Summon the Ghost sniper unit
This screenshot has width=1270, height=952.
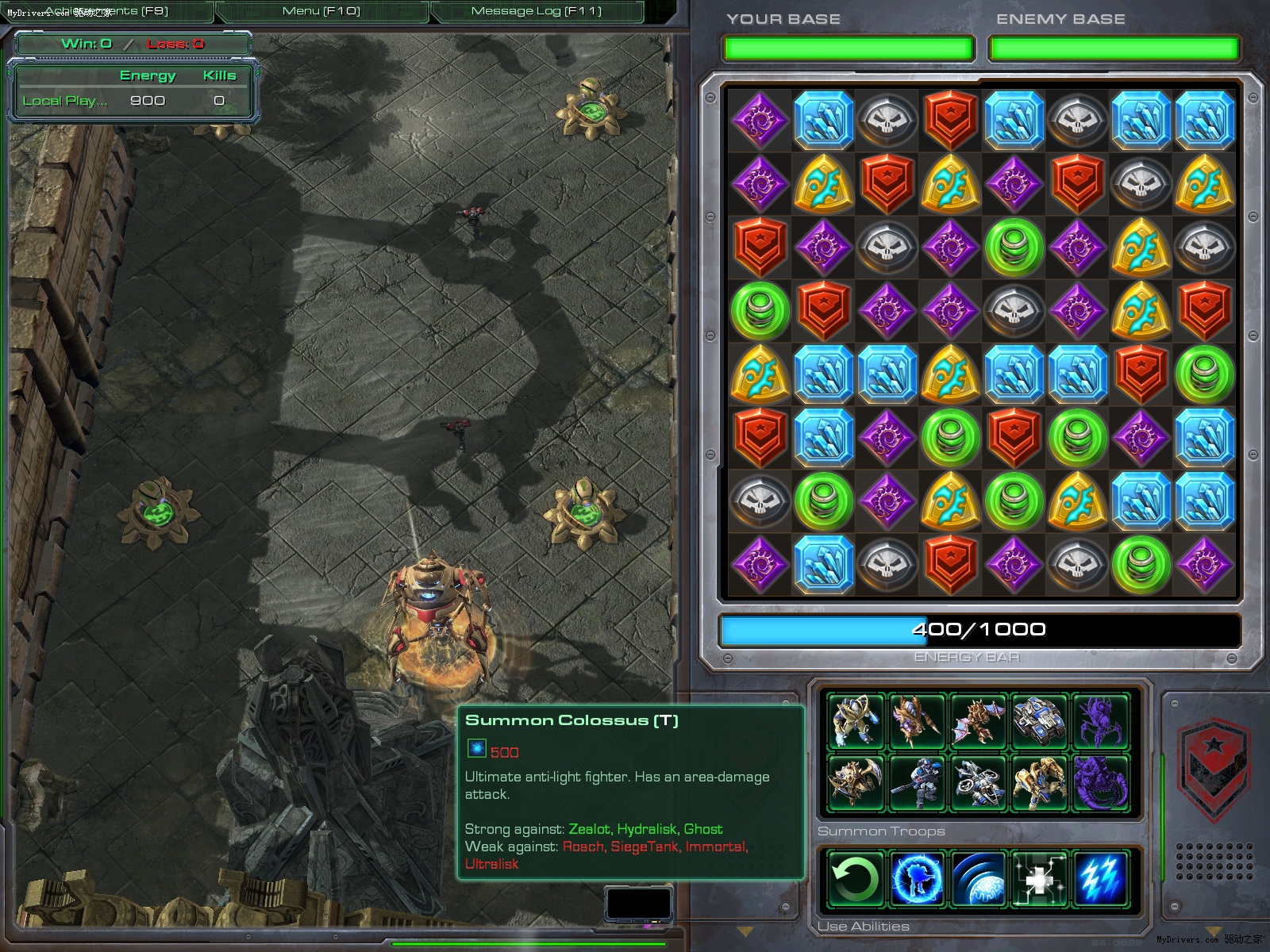[x=917, y=782]
